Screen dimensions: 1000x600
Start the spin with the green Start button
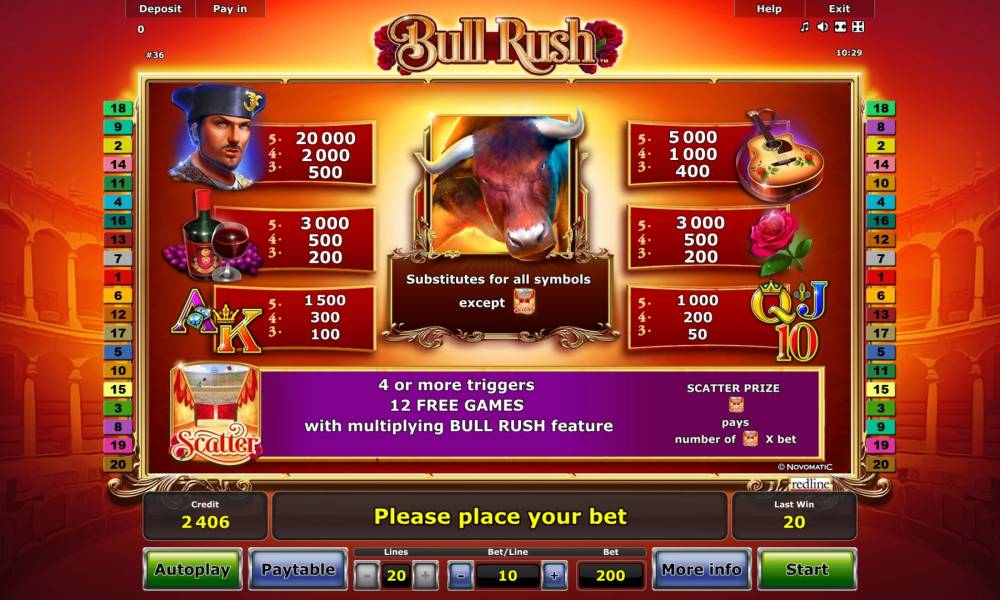(x=806, y=569)
